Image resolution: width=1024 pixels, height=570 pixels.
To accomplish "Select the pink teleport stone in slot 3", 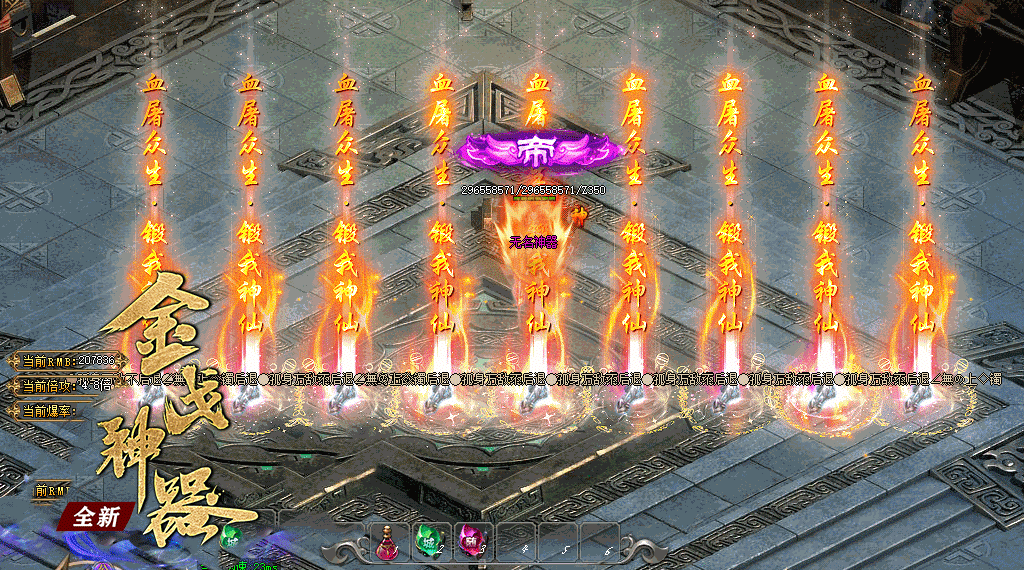I will pos(470,541).
